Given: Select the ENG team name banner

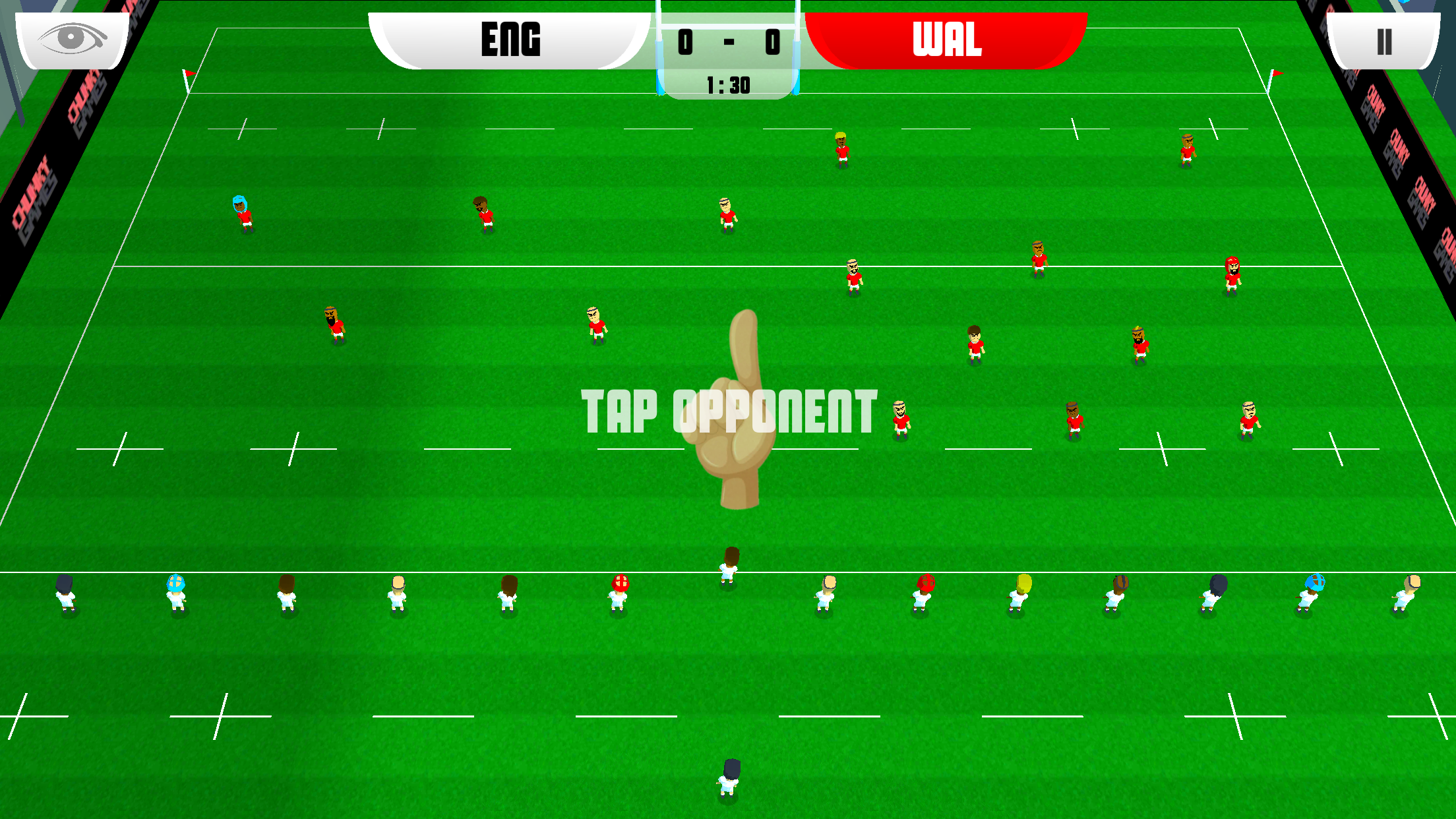Looking at the screenshot, I should coord(511,41).
